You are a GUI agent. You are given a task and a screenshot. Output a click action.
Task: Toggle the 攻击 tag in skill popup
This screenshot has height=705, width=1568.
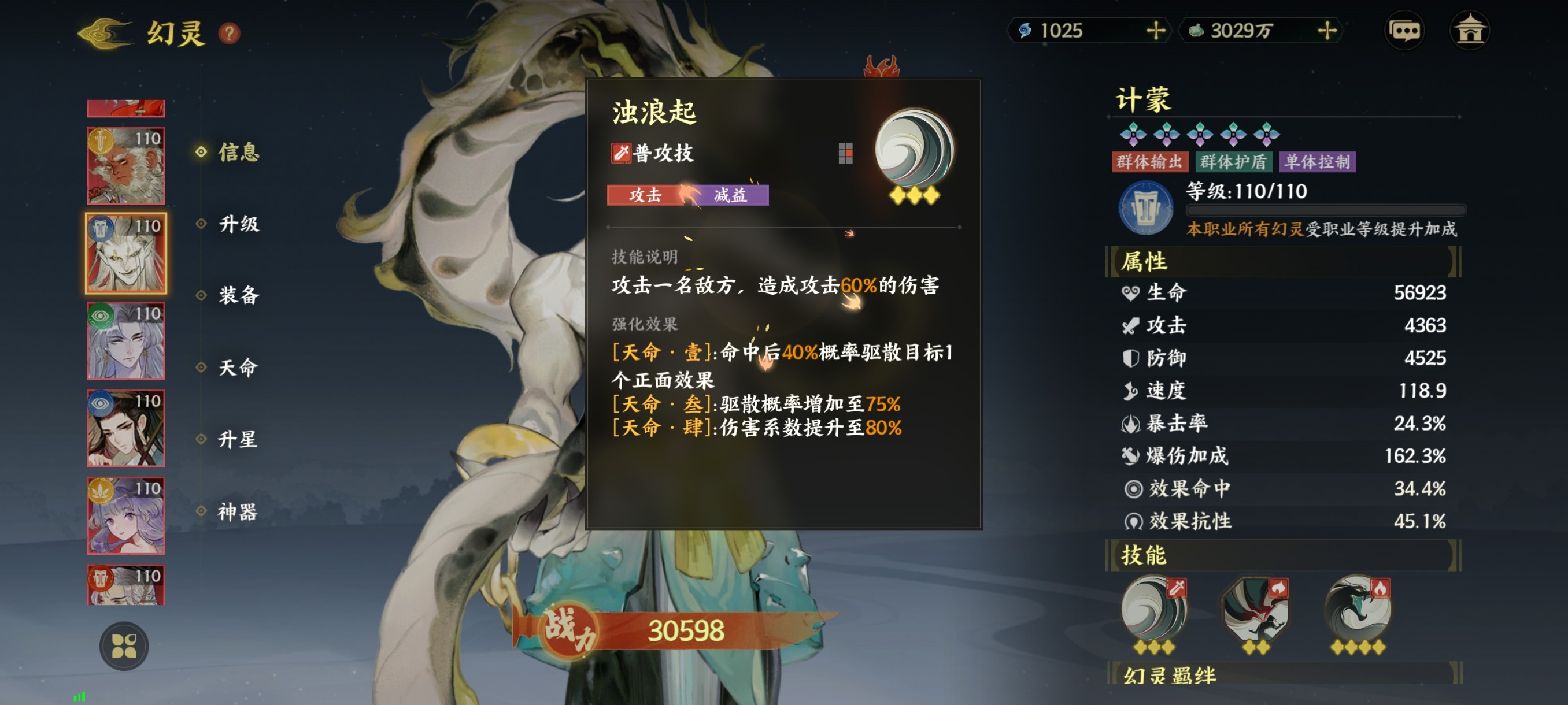pos(644,196)
